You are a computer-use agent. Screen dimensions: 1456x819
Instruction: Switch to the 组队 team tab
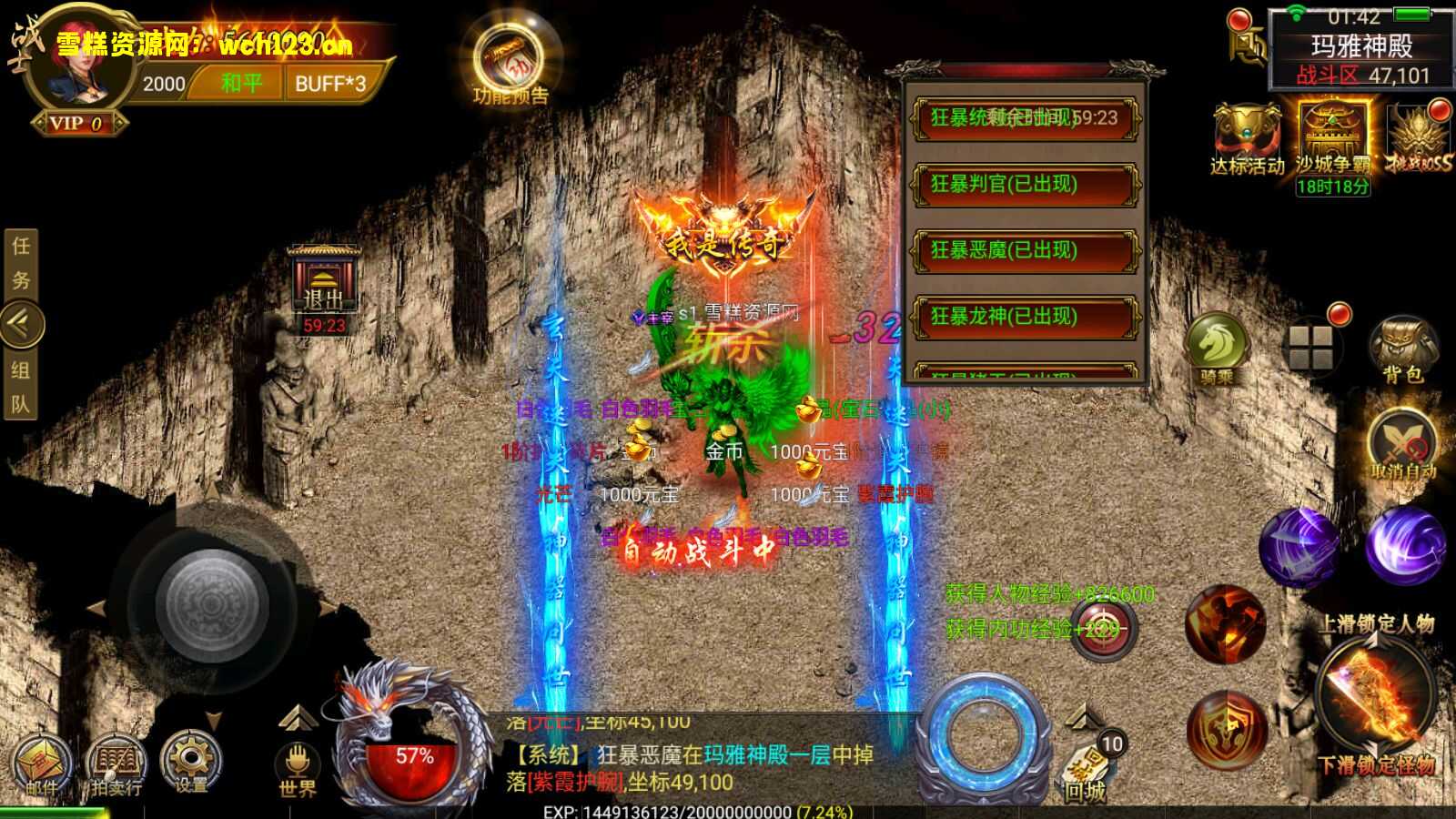click(20, 386)
